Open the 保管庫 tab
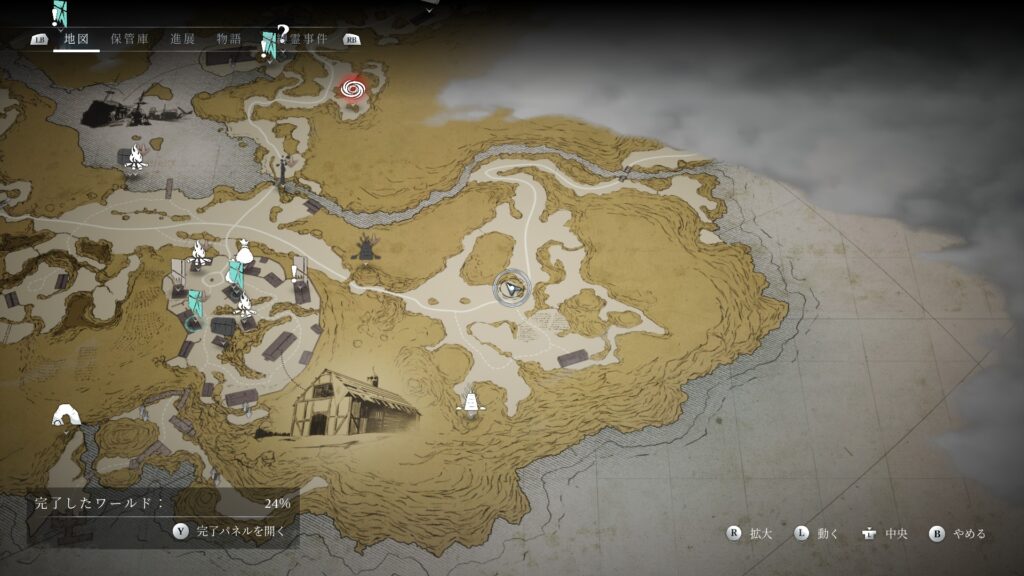Image resolution: width=1024 pixels, height=576 pixels. point(130,39)
